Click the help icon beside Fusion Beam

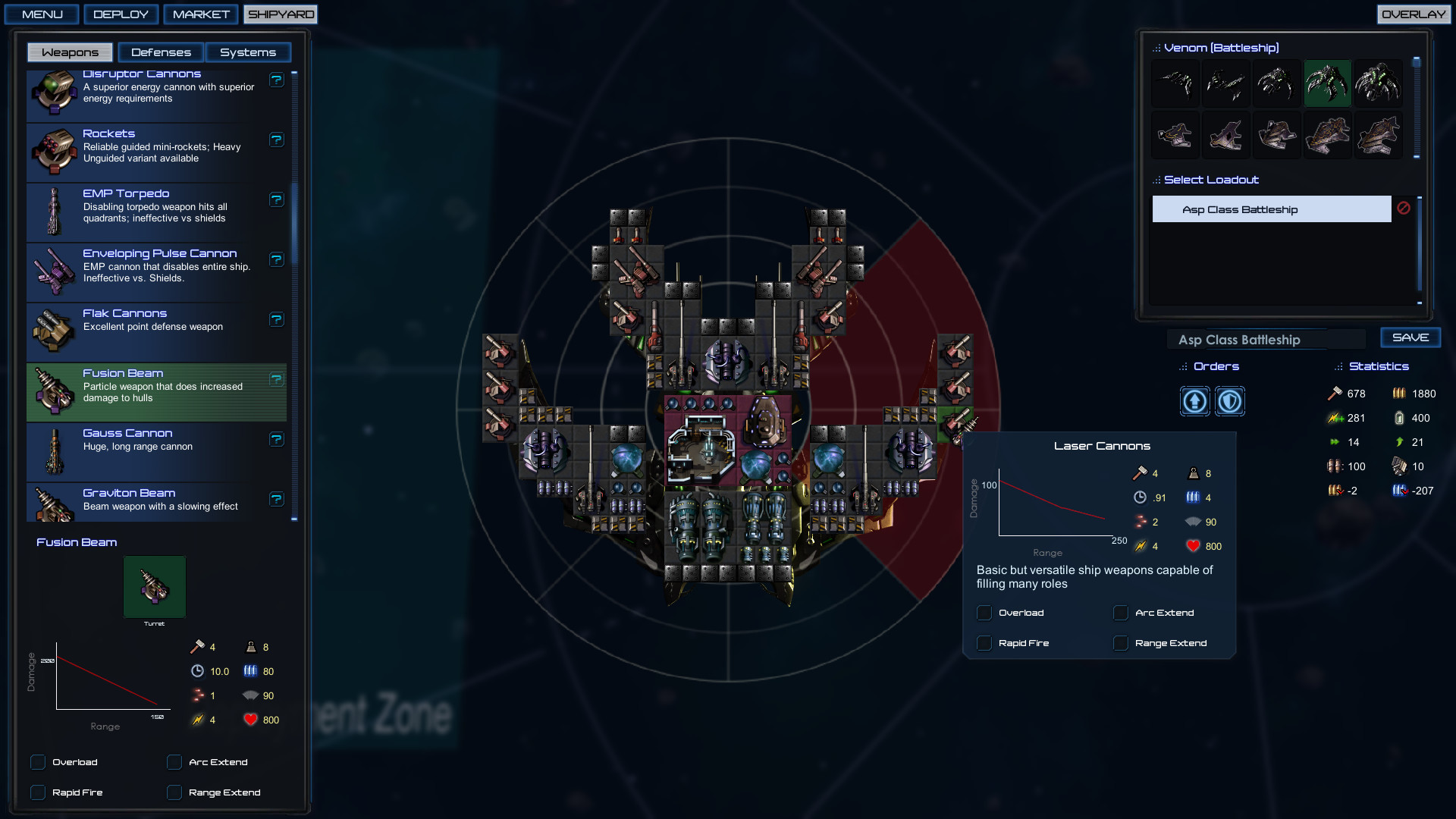pyautogui.click(x=276, y=379)
